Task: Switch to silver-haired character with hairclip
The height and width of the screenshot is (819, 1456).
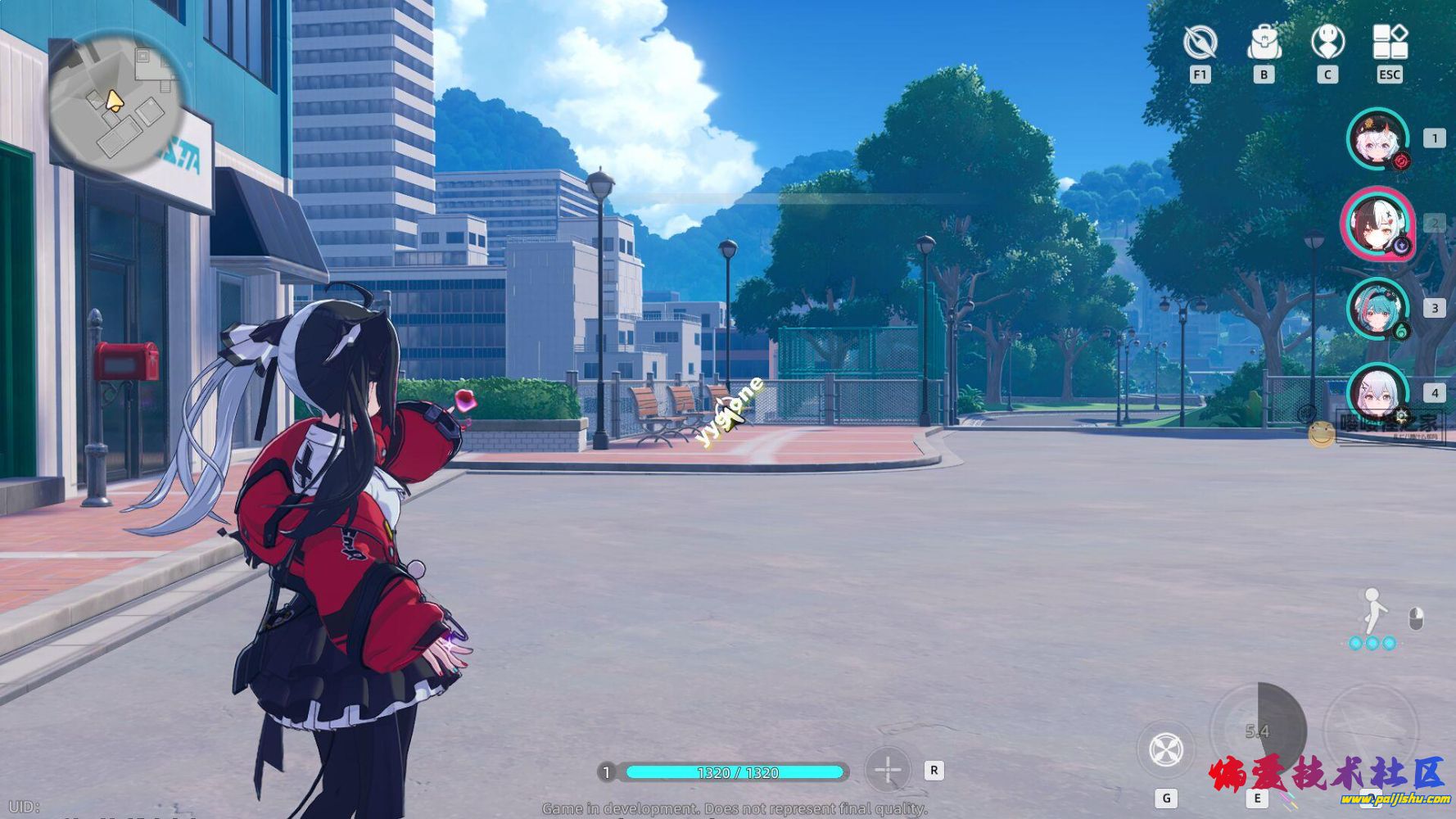Action: point(1378,393)
